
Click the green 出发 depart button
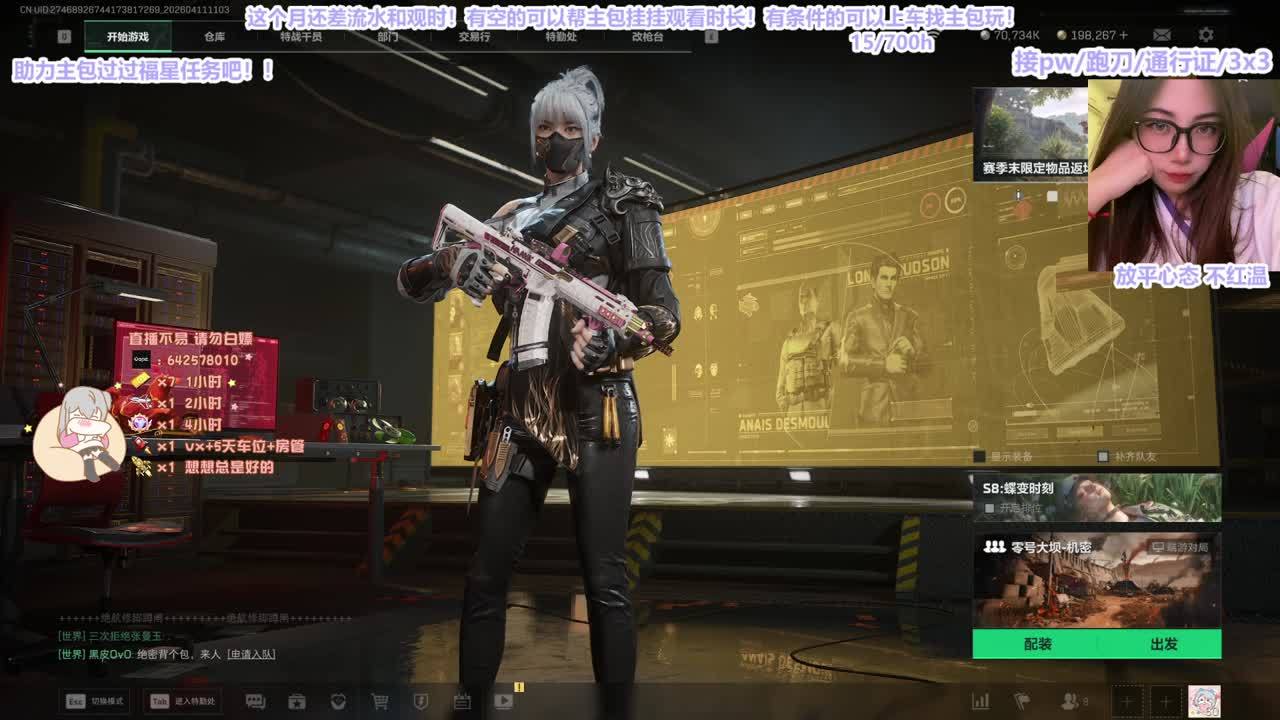pos(1163,644)
